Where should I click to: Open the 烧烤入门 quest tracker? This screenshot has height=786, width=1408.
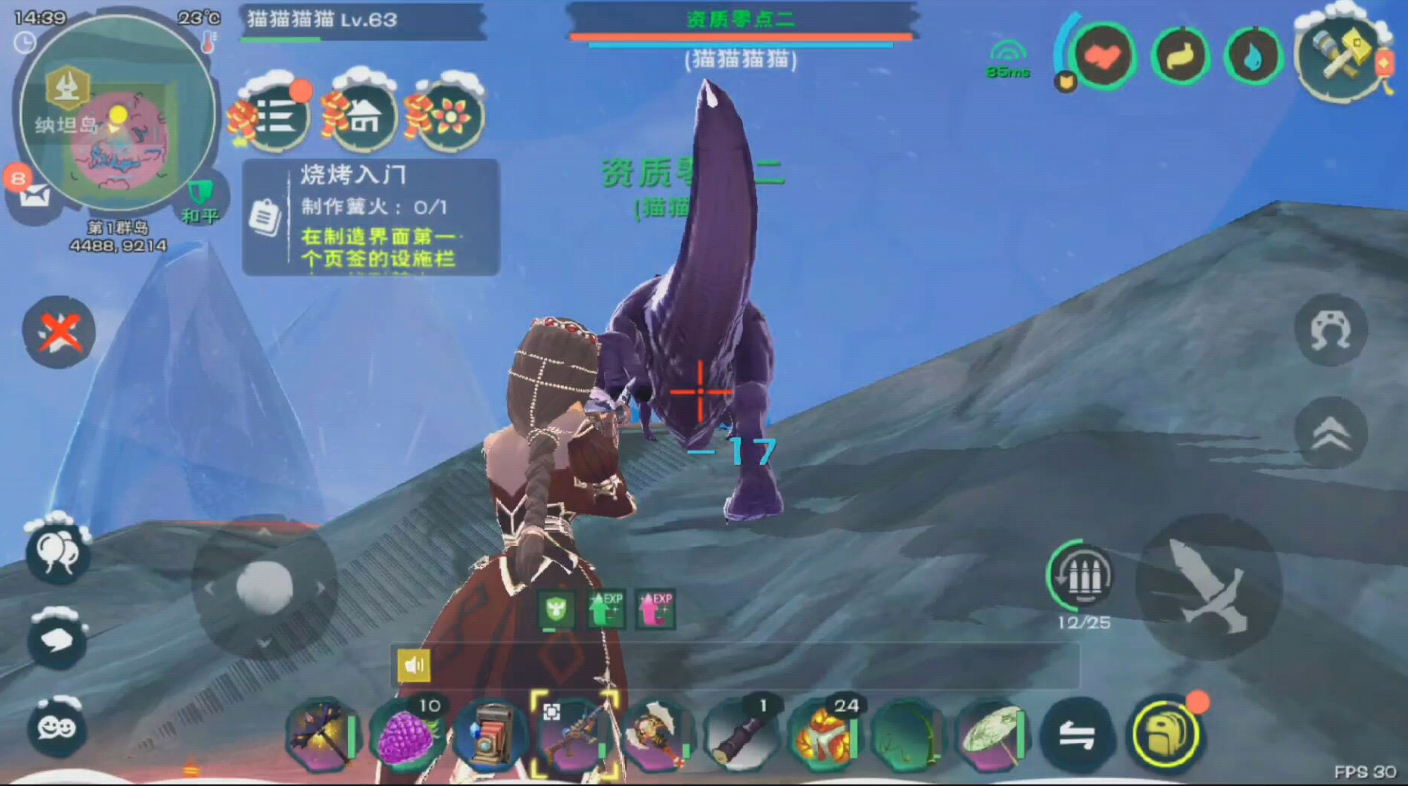coord(371,217)
